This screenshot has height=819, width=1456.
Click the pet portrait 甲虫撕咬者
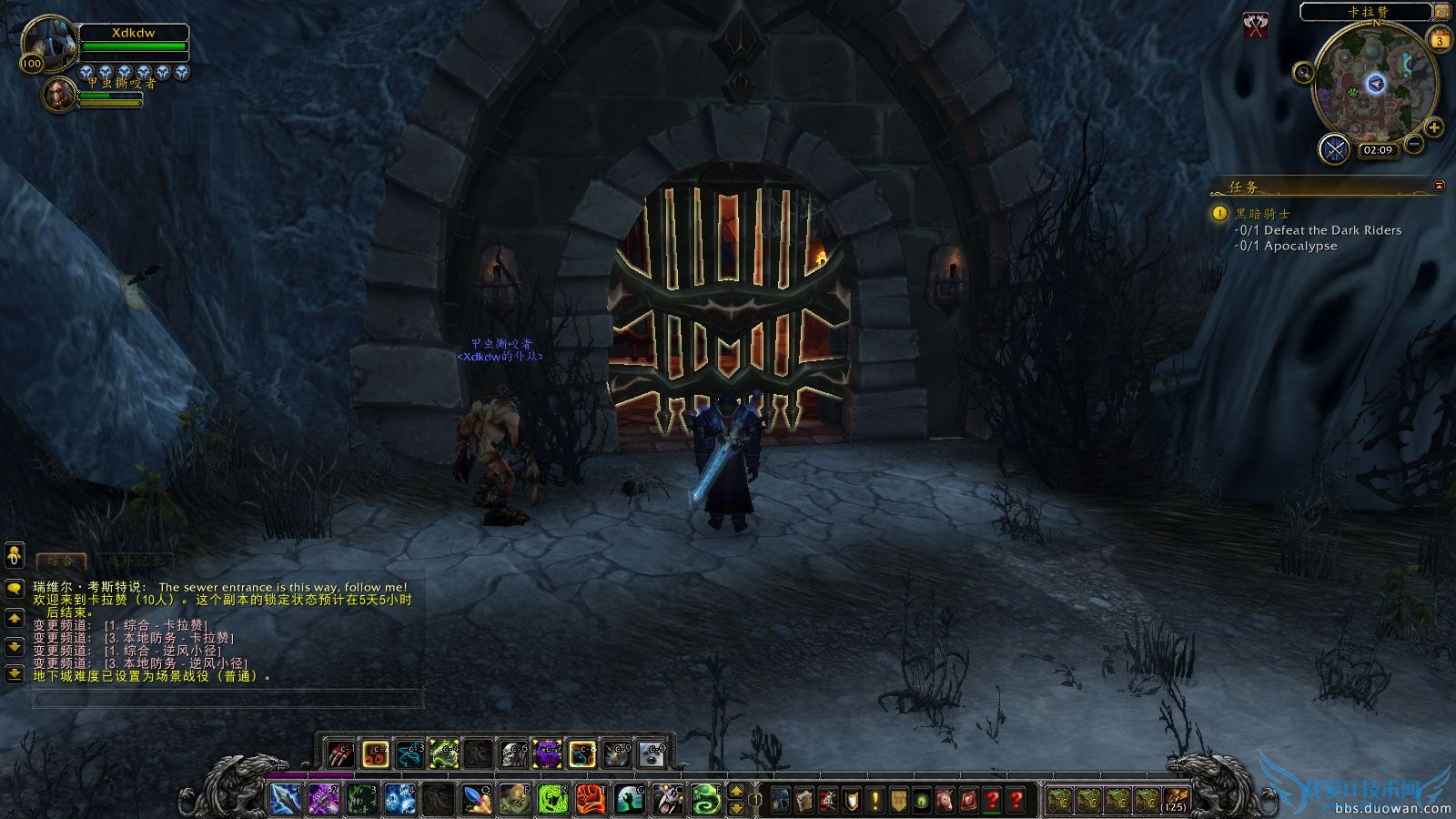[x=59, y=94]
